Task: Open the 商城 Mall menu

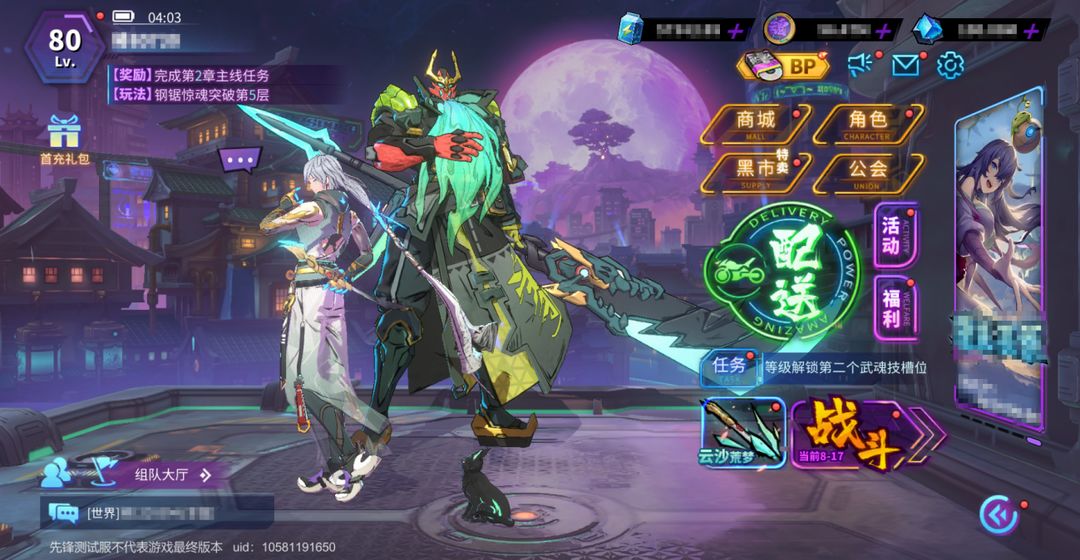Action: click(756, 124)
